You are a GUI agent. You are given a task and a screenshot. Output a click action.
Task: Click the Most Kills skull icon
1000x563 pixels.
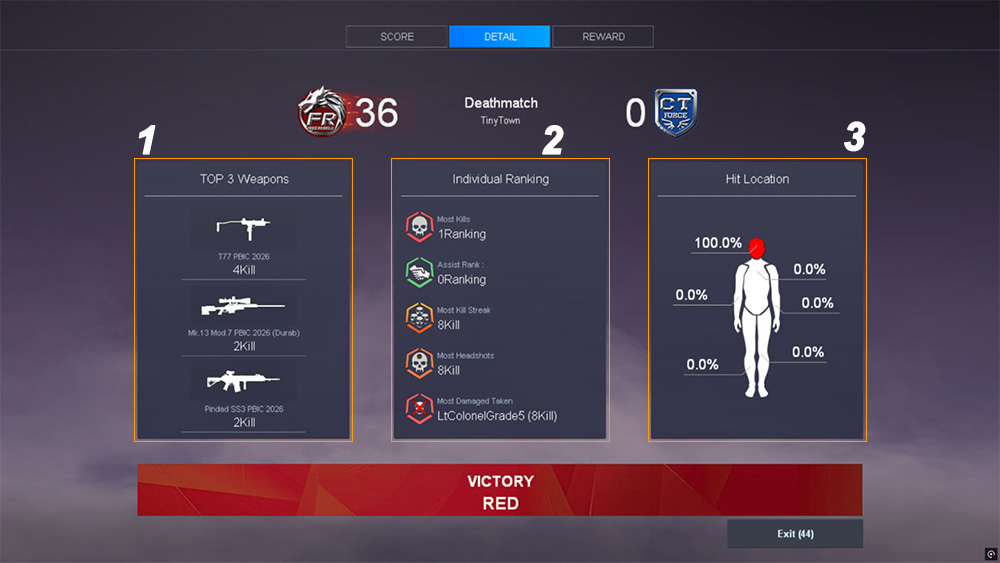click(x=419, y=227)
